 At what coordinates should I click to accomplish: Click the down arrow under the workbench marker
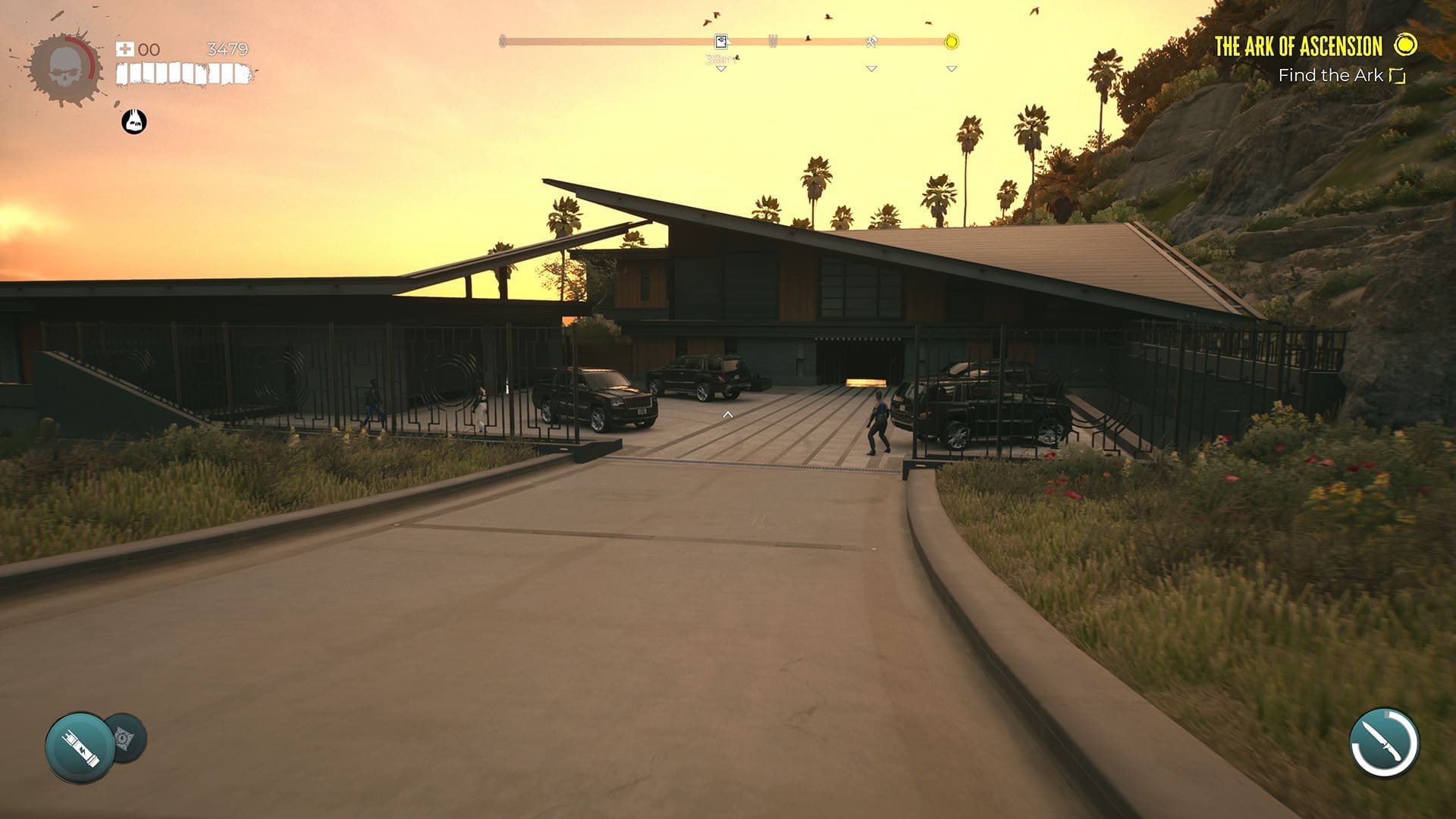[871, 69]
